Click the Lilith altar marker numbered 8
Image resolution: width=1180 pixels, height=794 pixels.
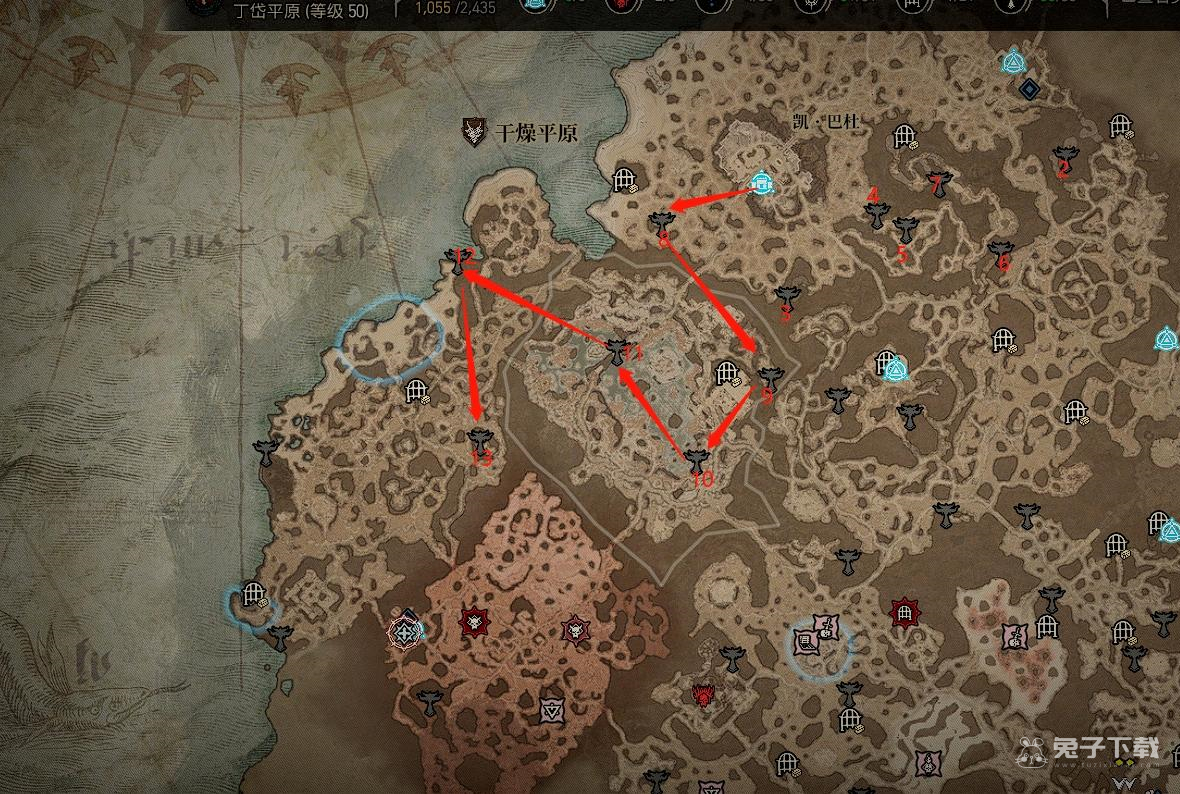click(660, 222)
